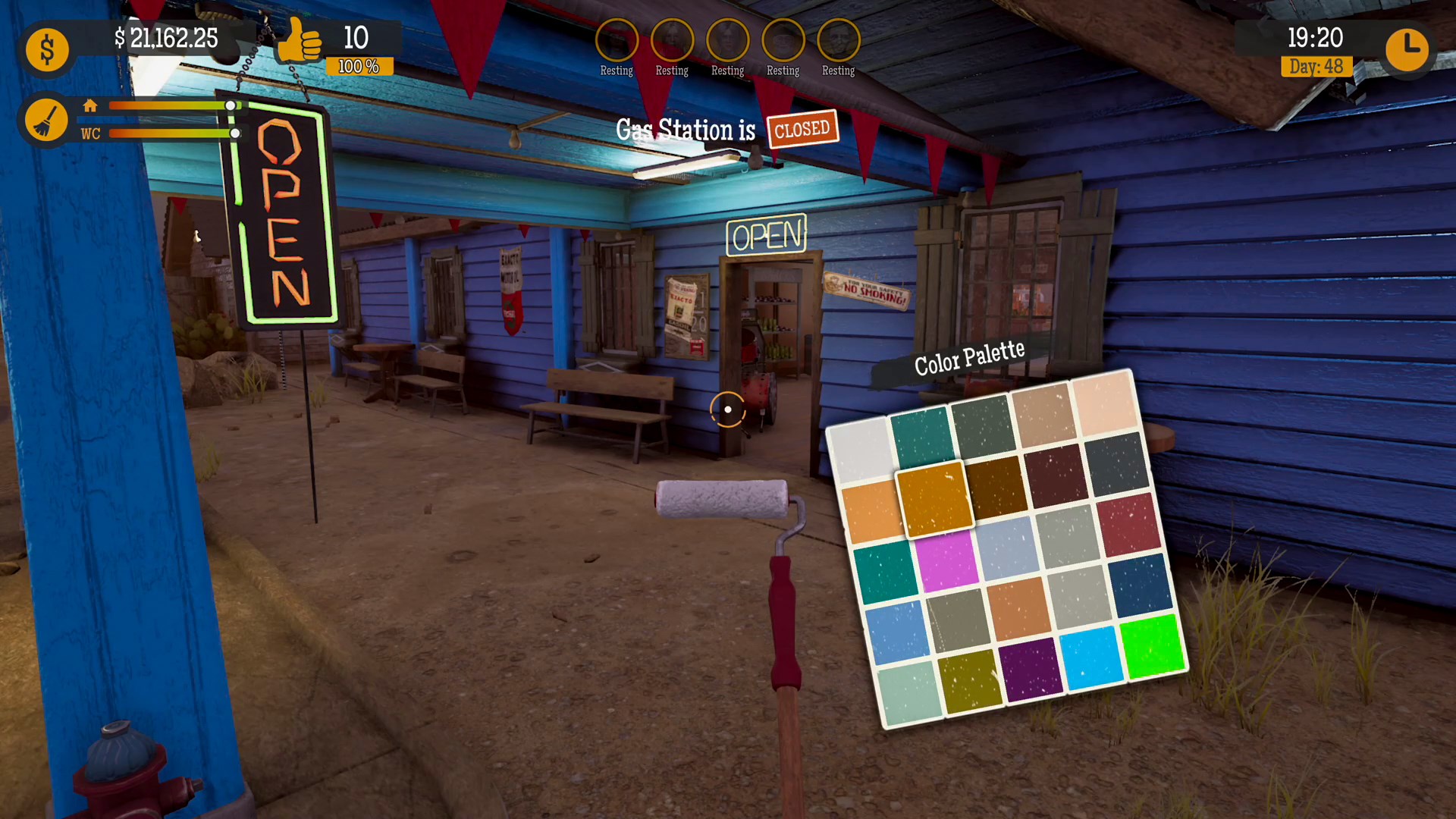Select the fifth Resting employee portrait
Image resolution: width=1456 pixels, height=819 pixels.
click(838, 39)
